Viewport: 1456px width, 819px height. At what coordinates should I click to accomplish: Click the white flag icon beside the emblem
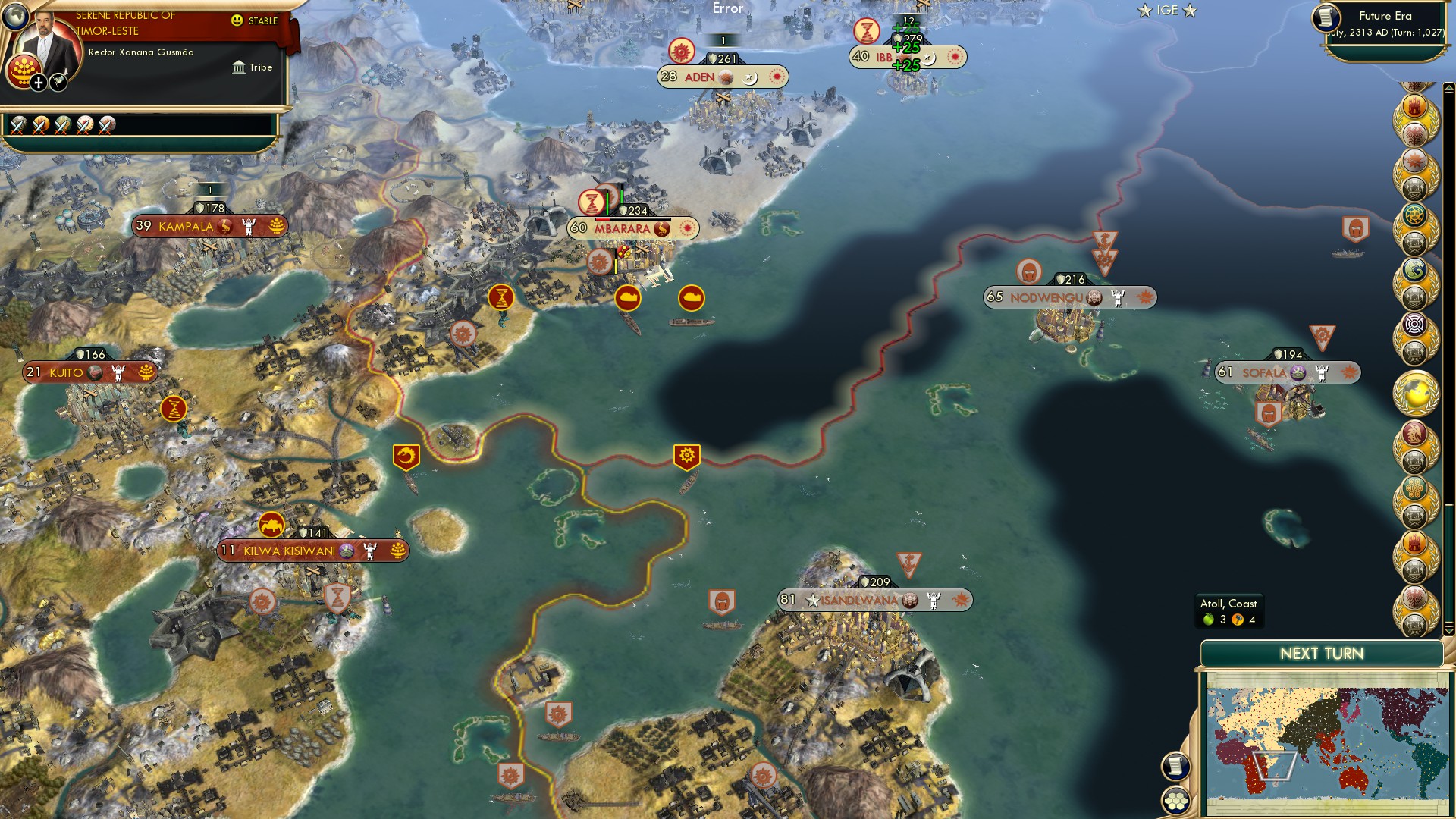(x=58, y=82)
